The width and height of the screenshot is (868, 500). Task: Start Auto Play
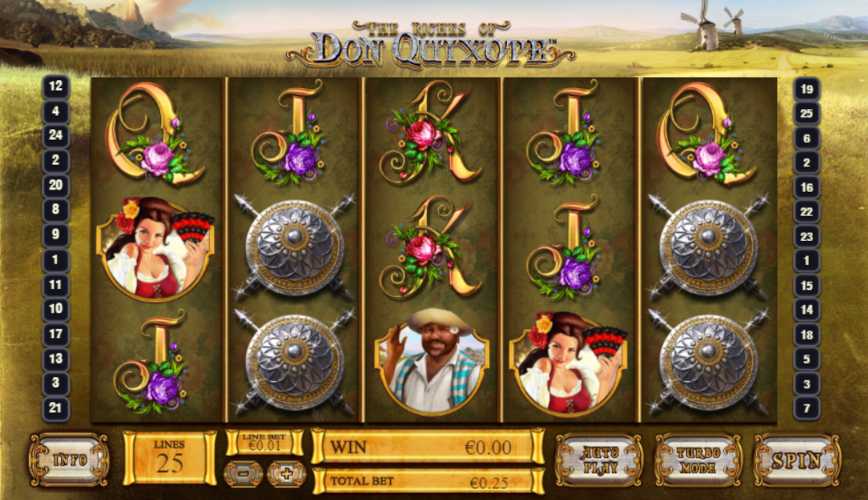point(599,459)
